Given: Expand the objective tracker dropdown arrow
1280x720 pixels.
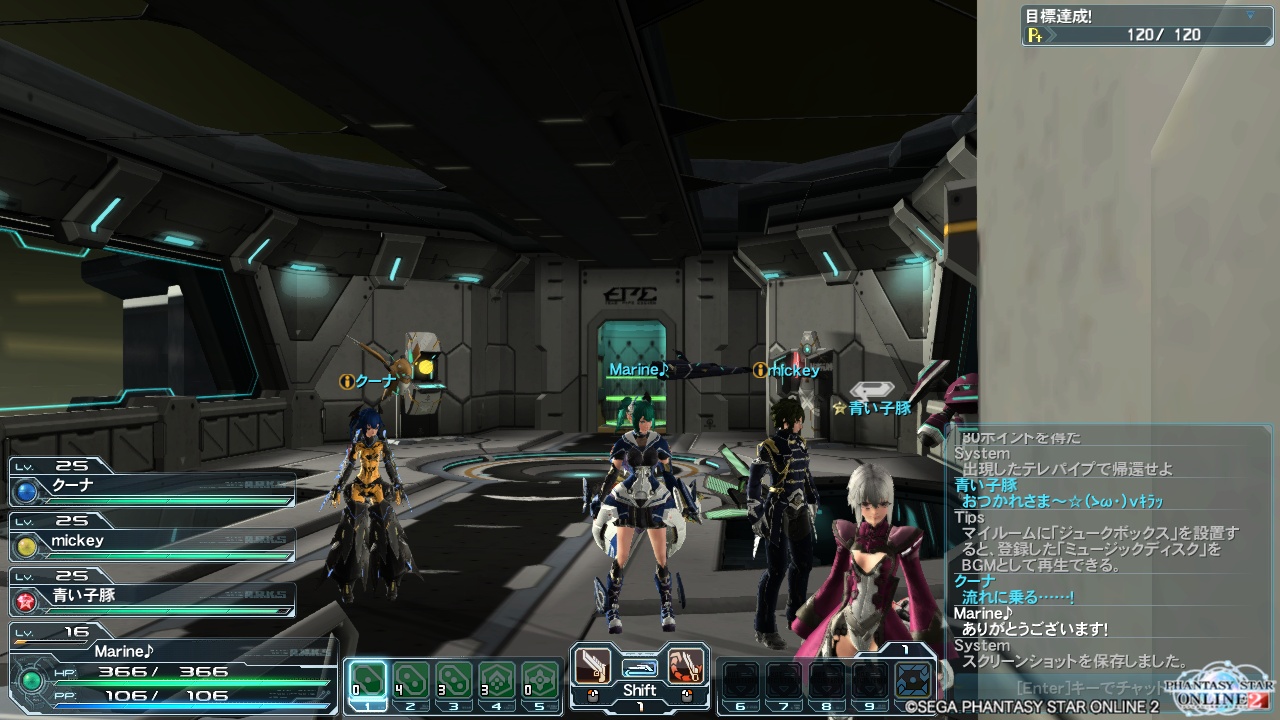Looking at the screenshot, I should pos(1250,16).
